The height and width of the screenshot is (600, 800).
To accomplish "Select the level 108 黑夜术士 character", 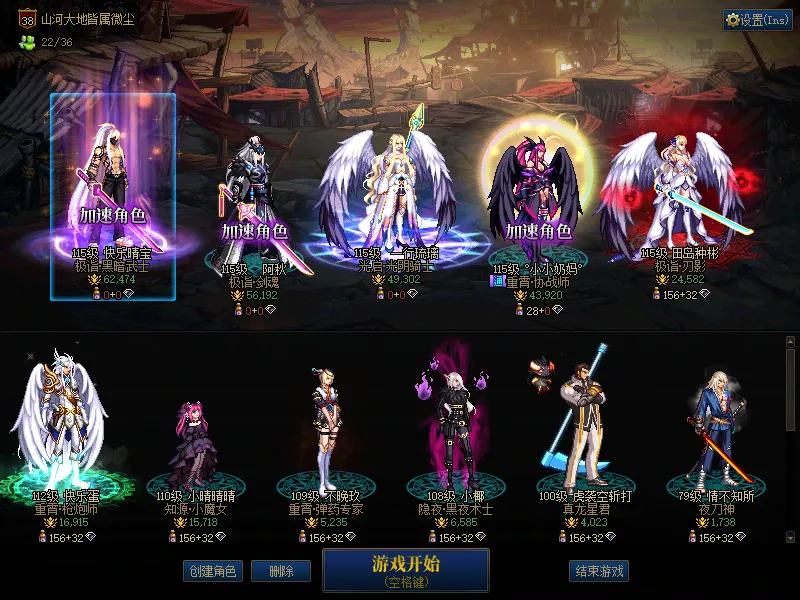I will coord(455,430).
